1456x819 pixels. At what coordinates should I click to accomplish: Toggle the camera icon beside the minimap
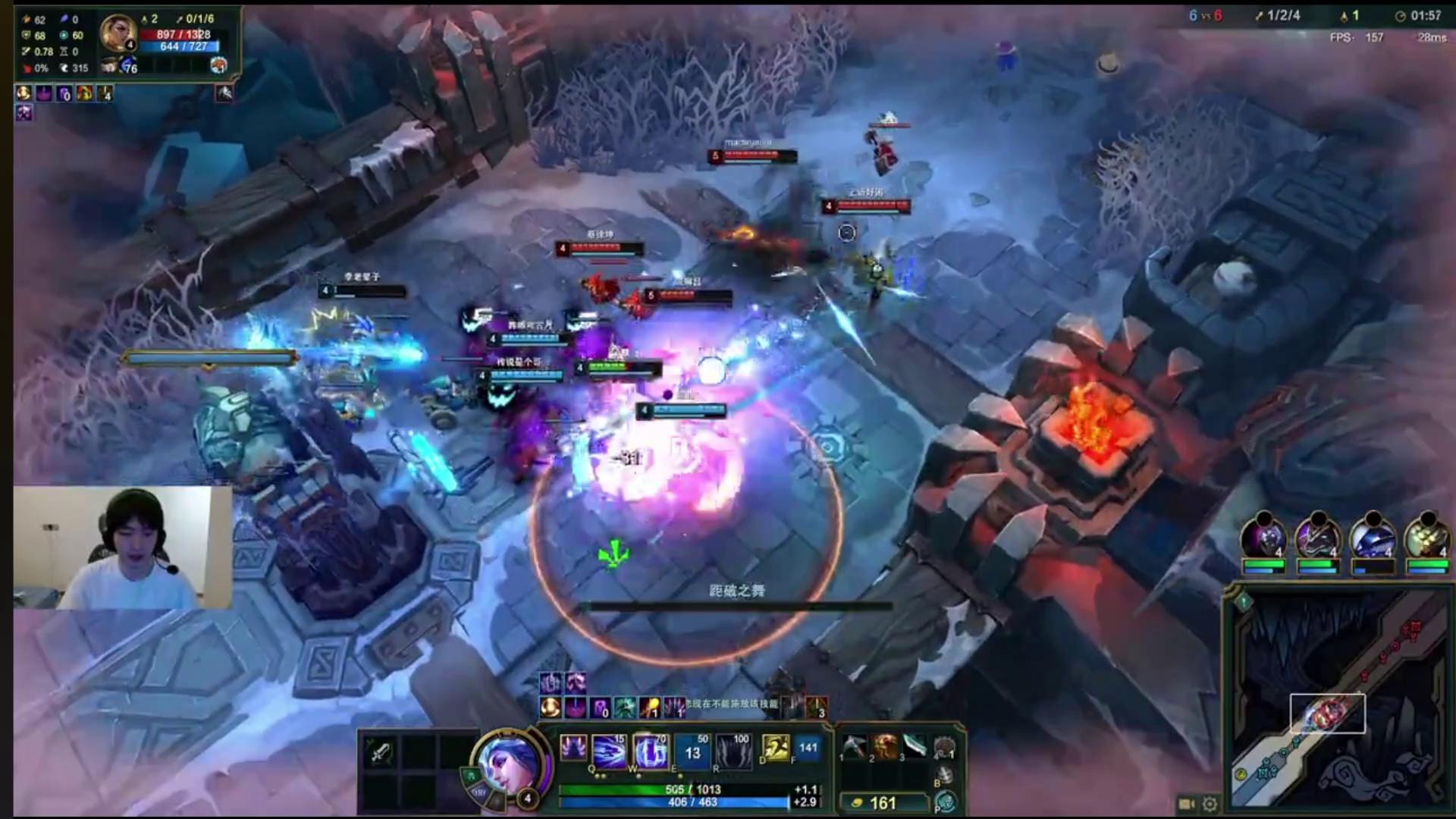click(x=1188, y=804)
